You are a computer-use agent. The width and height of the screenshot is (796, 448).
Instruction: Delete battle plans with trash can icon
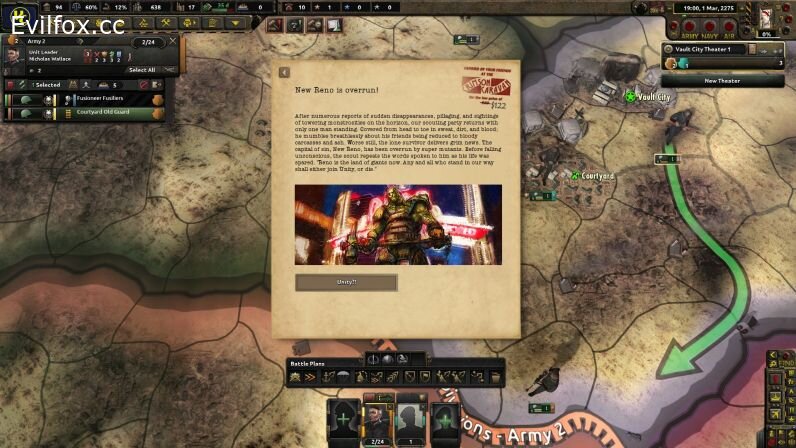pos(496,377)
